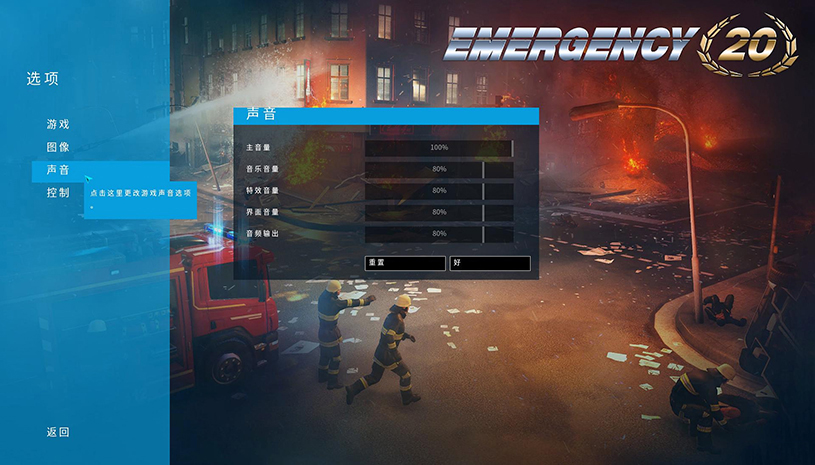
Task: Open the 控制 options section
Action: click(x=58, y=192)
